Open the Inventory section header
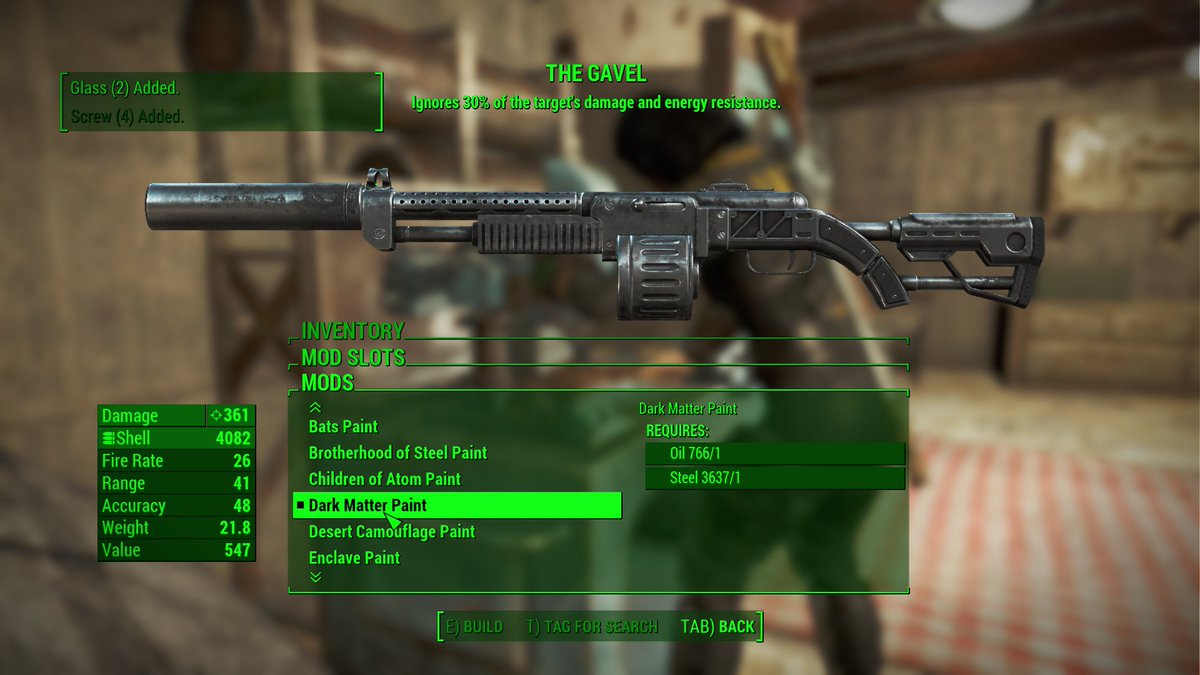The width and height of the screenshot is (1200, 675). (353, 331)
